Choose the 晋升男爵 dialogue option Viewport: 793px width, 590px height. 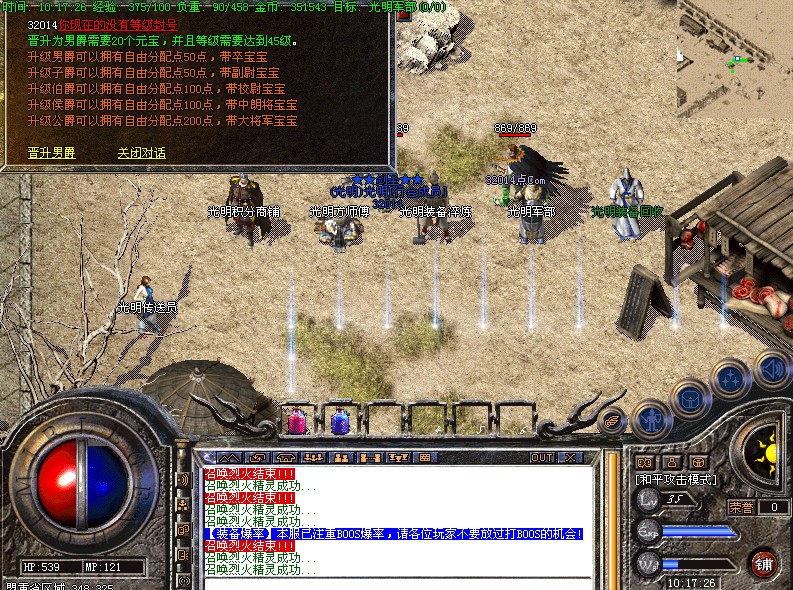coord(52,153)
